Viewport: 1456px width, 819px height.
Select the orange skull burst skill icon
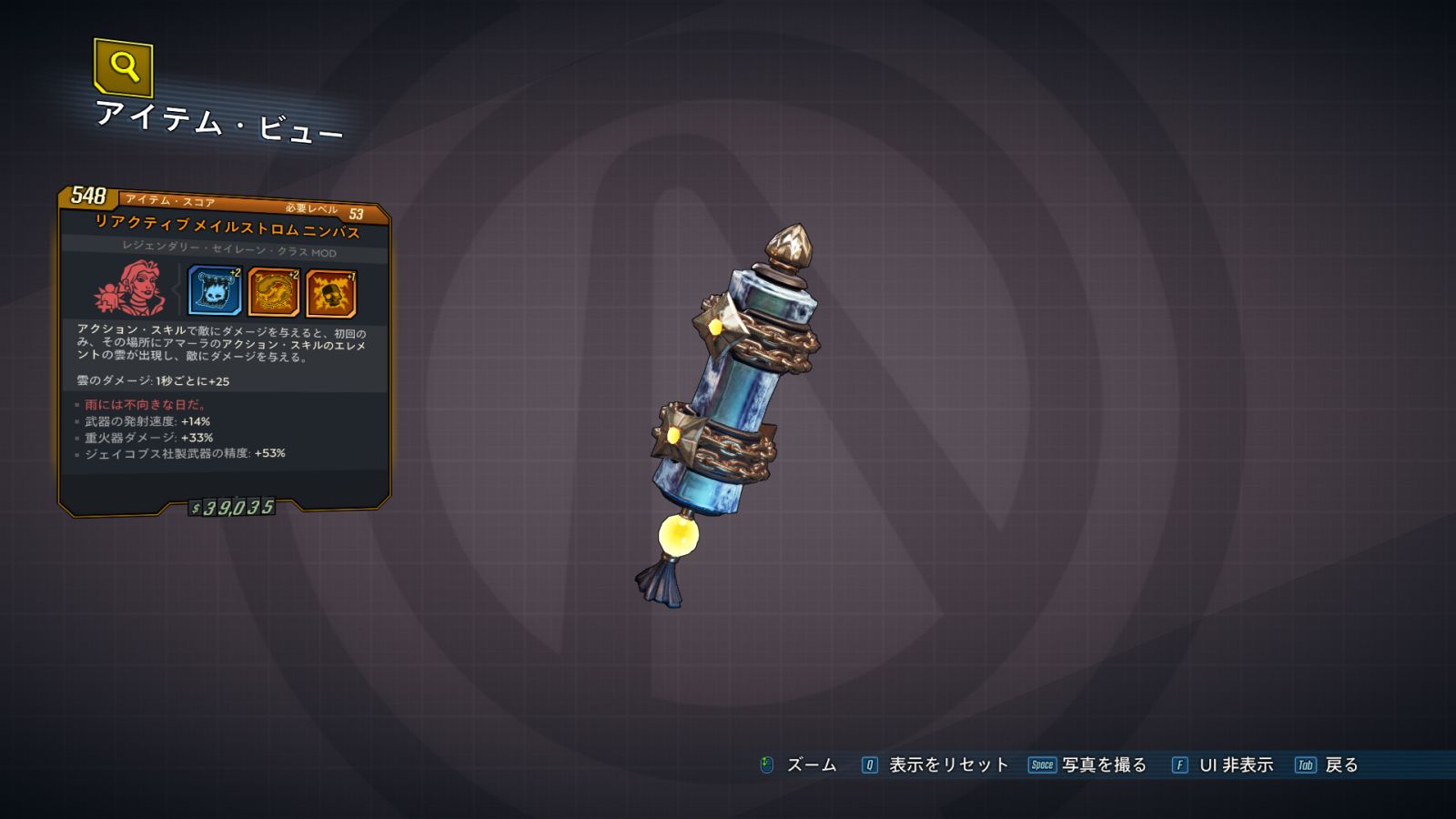click(331, 294)
